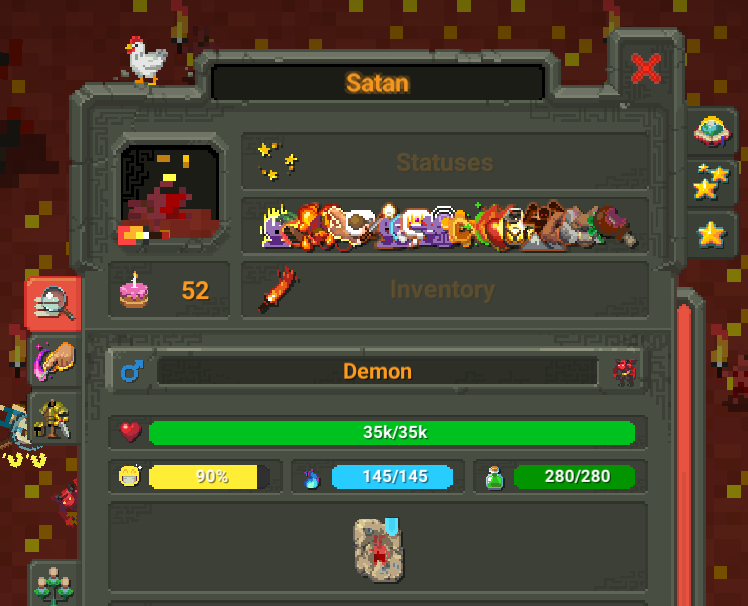Close the Satan inspection window
748x606 pixels.
click(647, 69)
